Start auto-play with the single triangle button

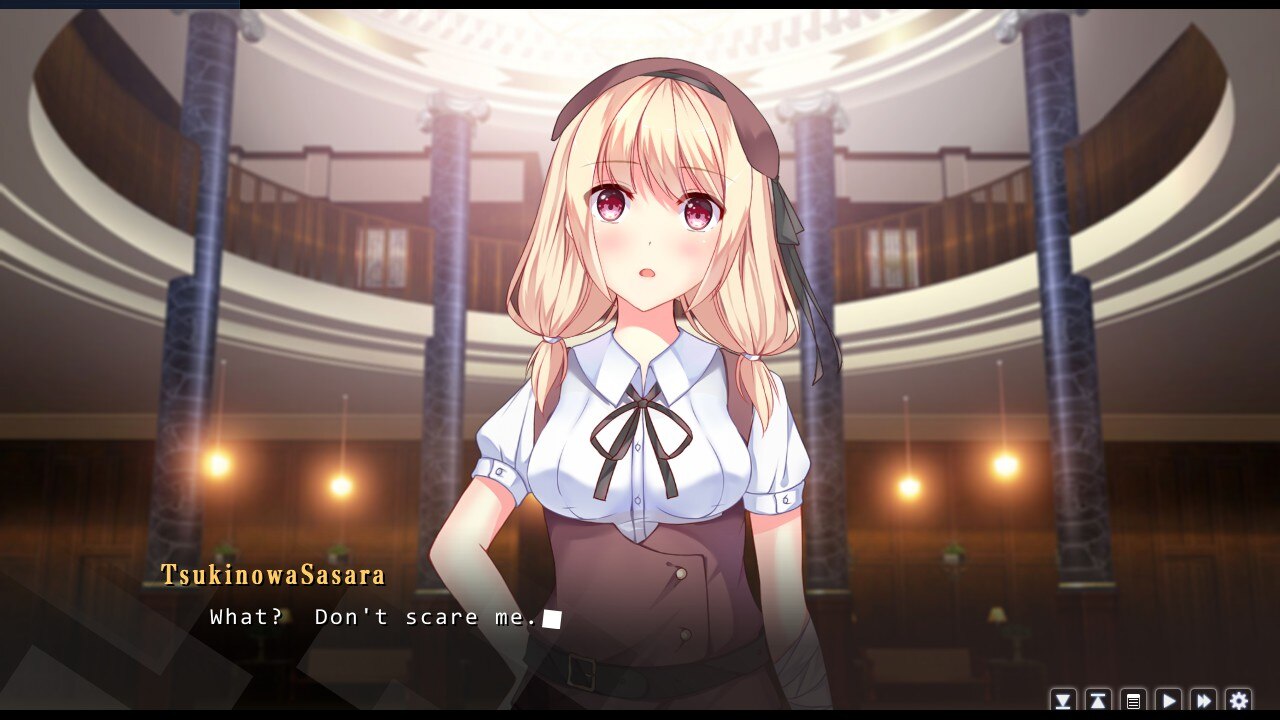coord(1168,701)
